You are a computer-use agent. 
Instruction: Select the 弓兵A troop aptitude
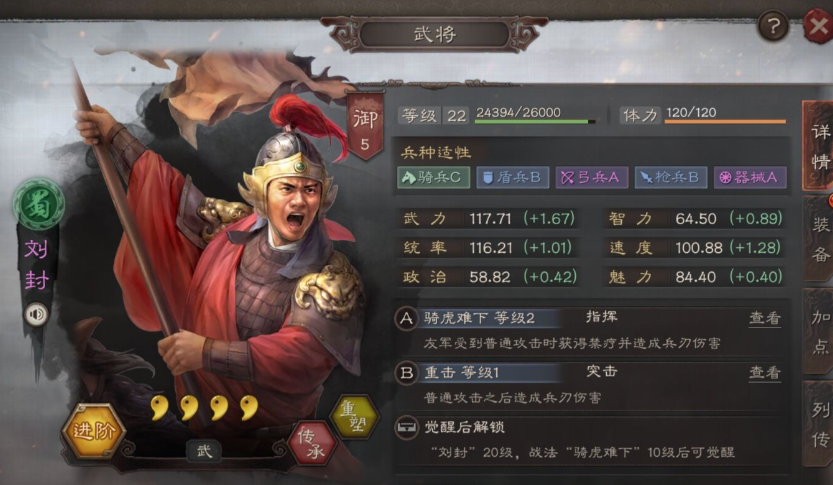coord(590,177)
